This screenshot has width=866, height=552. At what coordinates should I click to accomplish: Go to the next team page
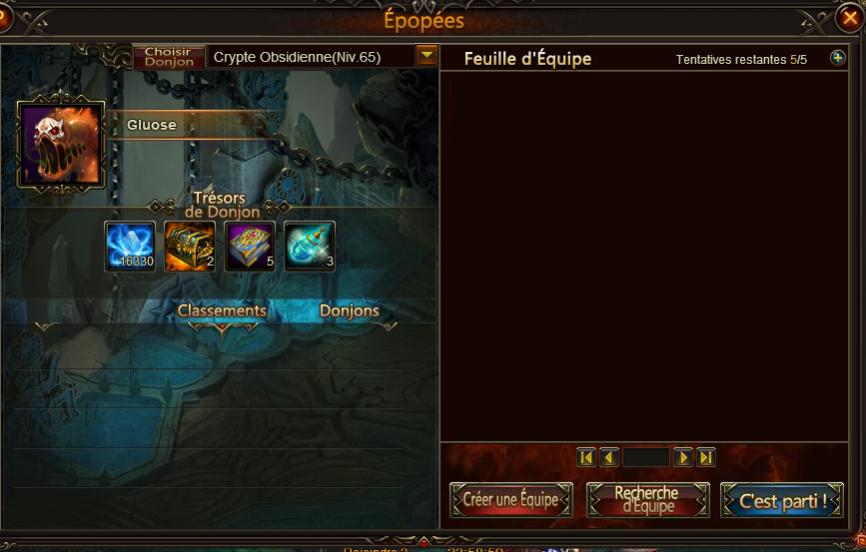click(x=683, y=457)
